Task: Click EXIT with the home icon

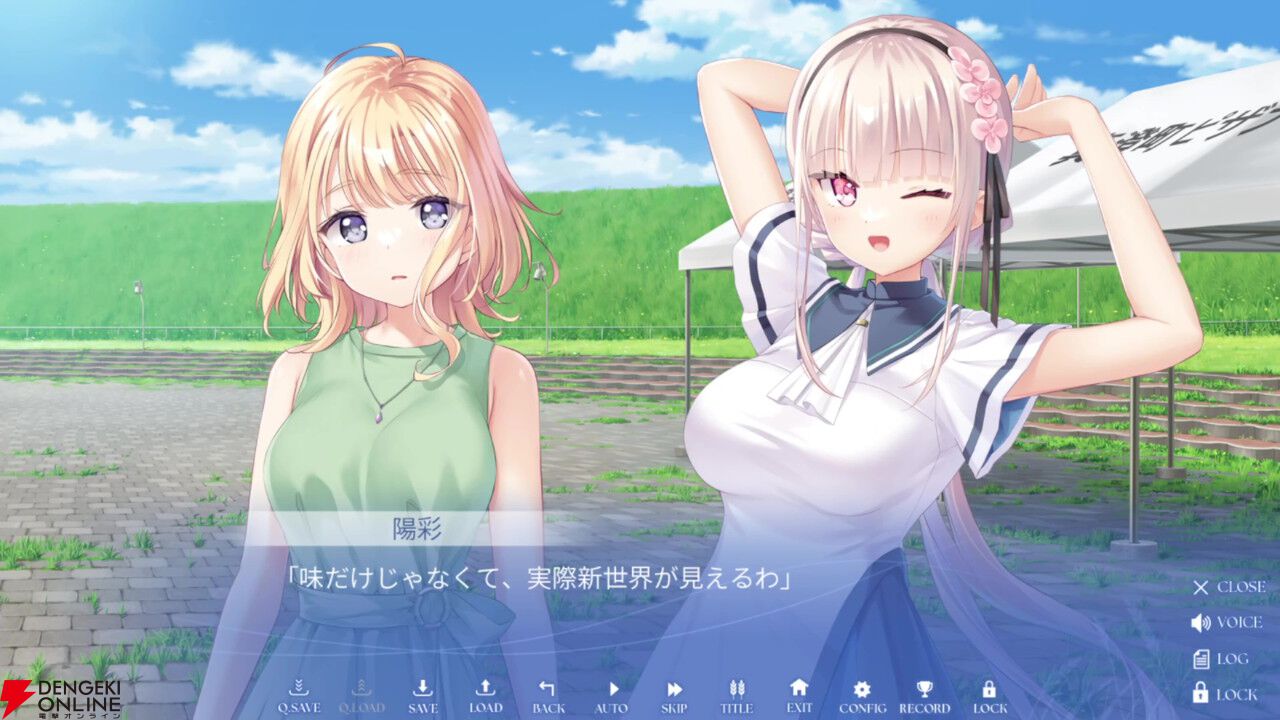Action: 799,688
